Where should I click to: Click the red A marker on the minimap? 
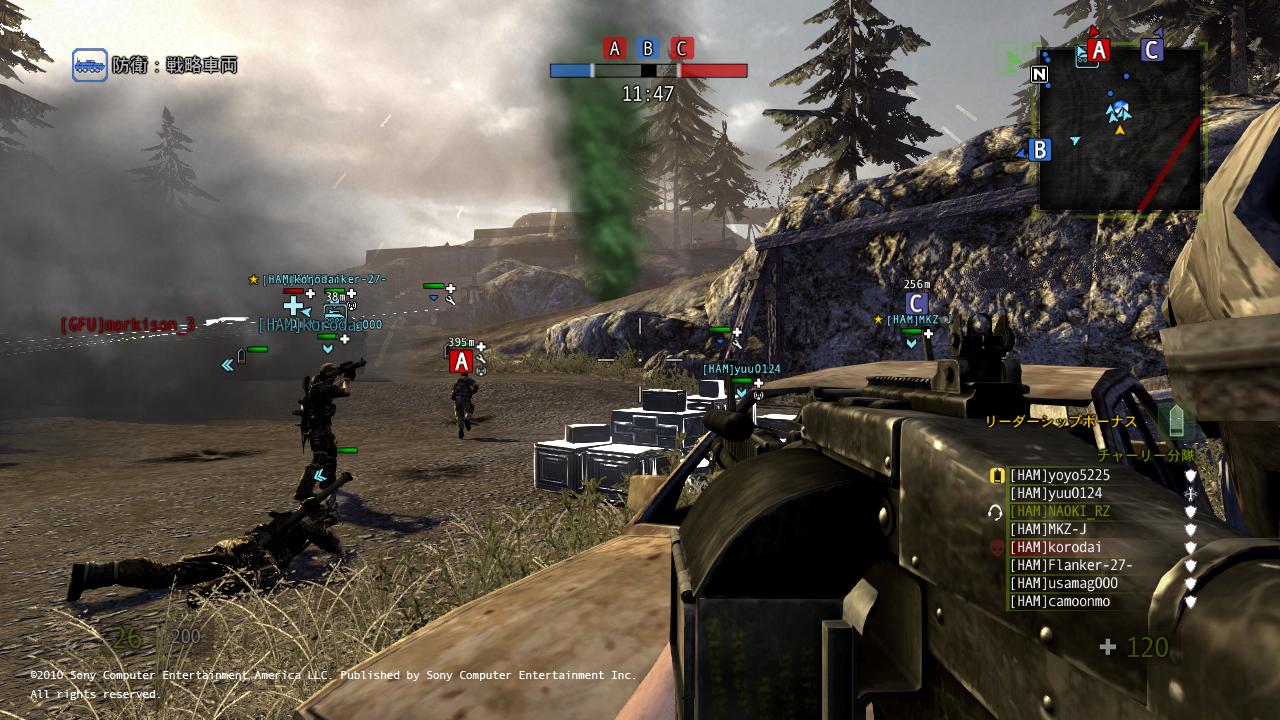(1099, 50)
